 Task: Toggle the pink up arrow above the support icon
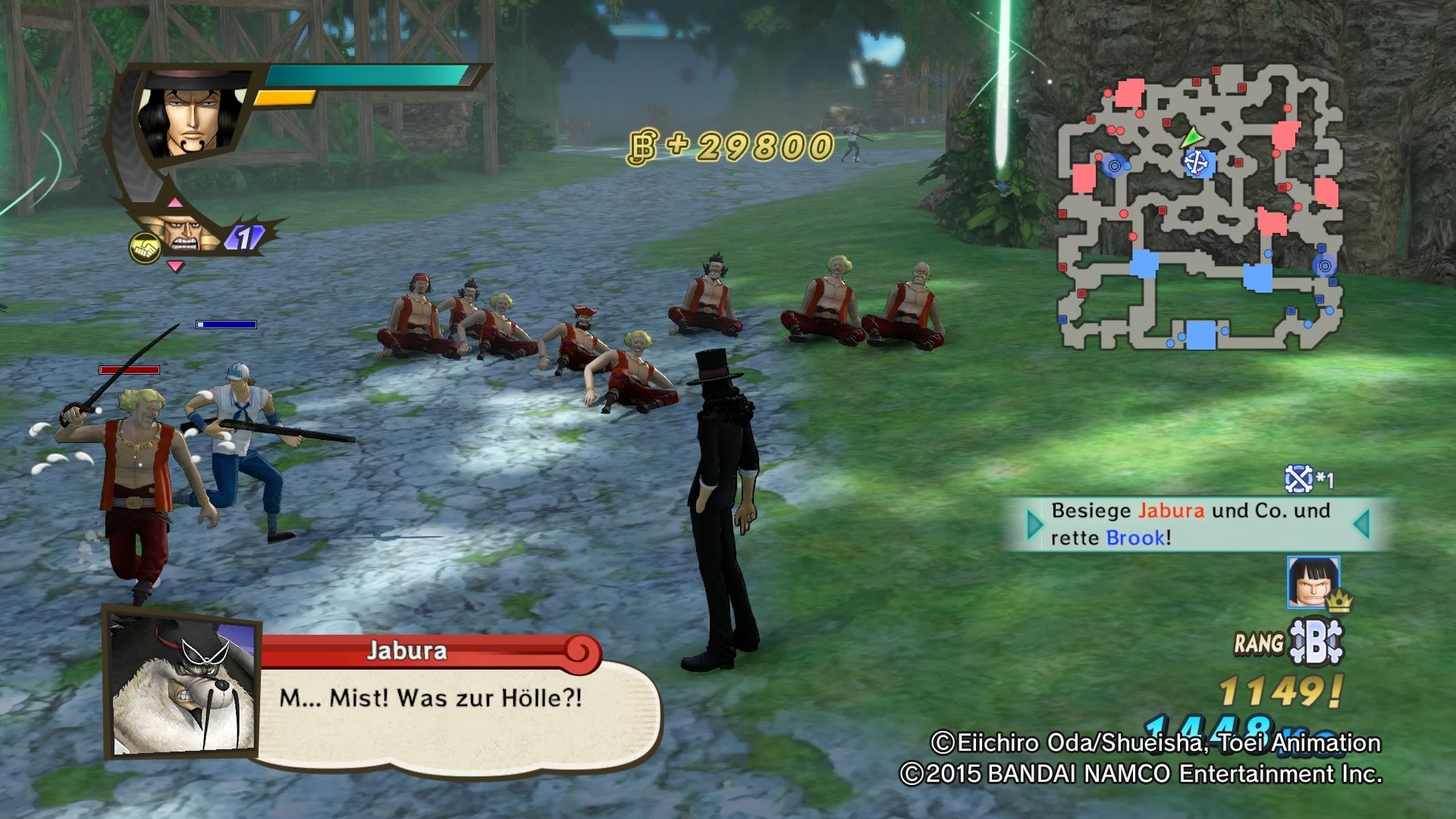175,202
